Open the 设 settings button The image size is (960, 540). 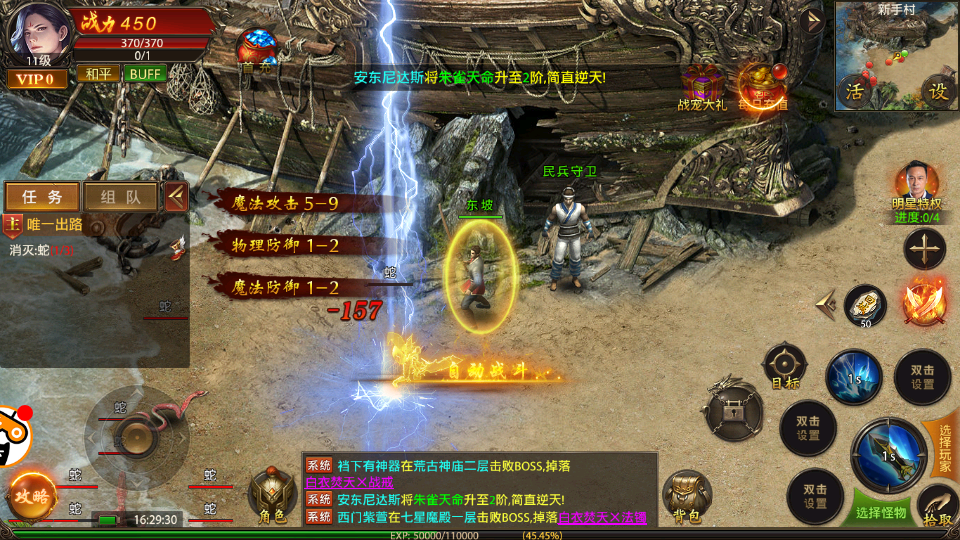coord(937,91)
